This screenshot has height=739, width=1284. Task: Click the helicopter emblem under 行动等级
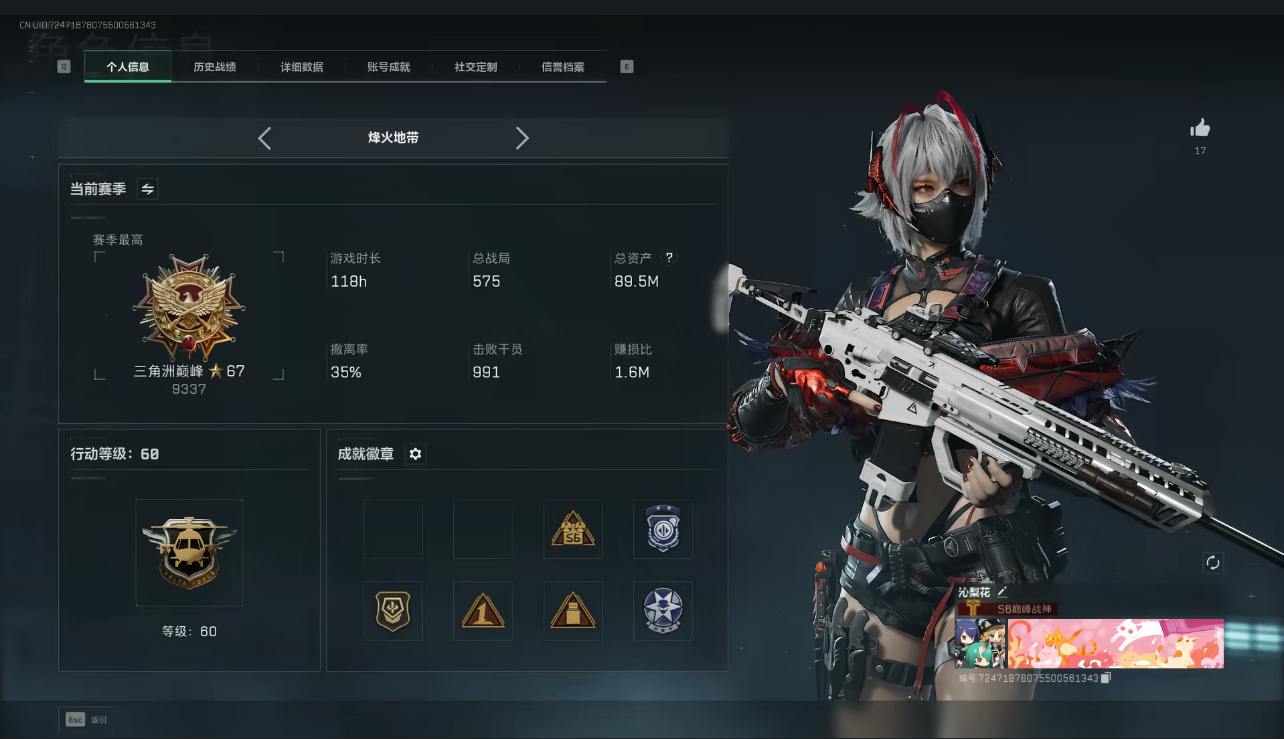[188, 551]
